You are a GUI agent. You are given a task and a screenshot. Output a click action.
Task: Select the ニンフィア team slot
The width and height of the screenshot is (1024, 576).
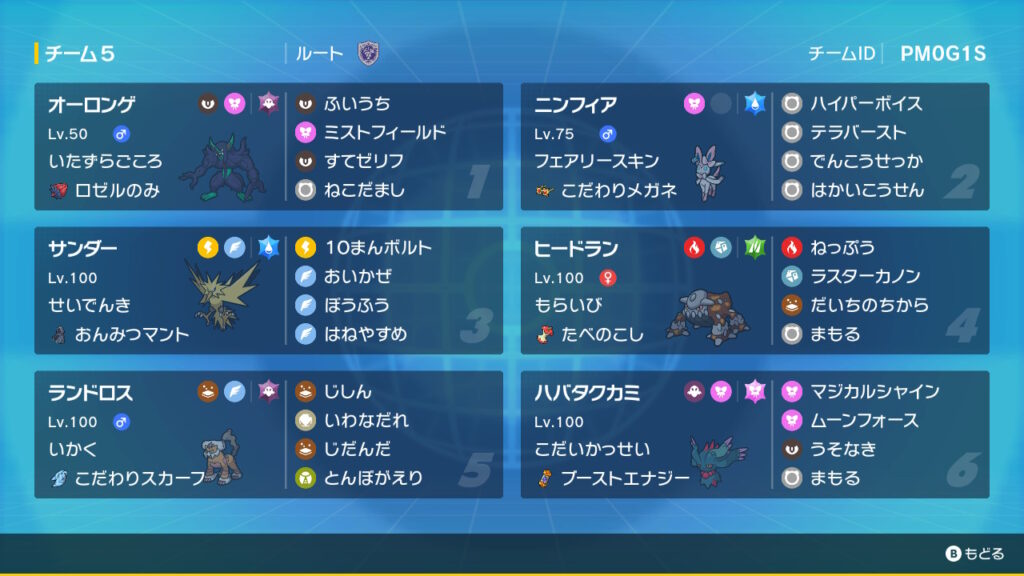[x=646, y=146]
